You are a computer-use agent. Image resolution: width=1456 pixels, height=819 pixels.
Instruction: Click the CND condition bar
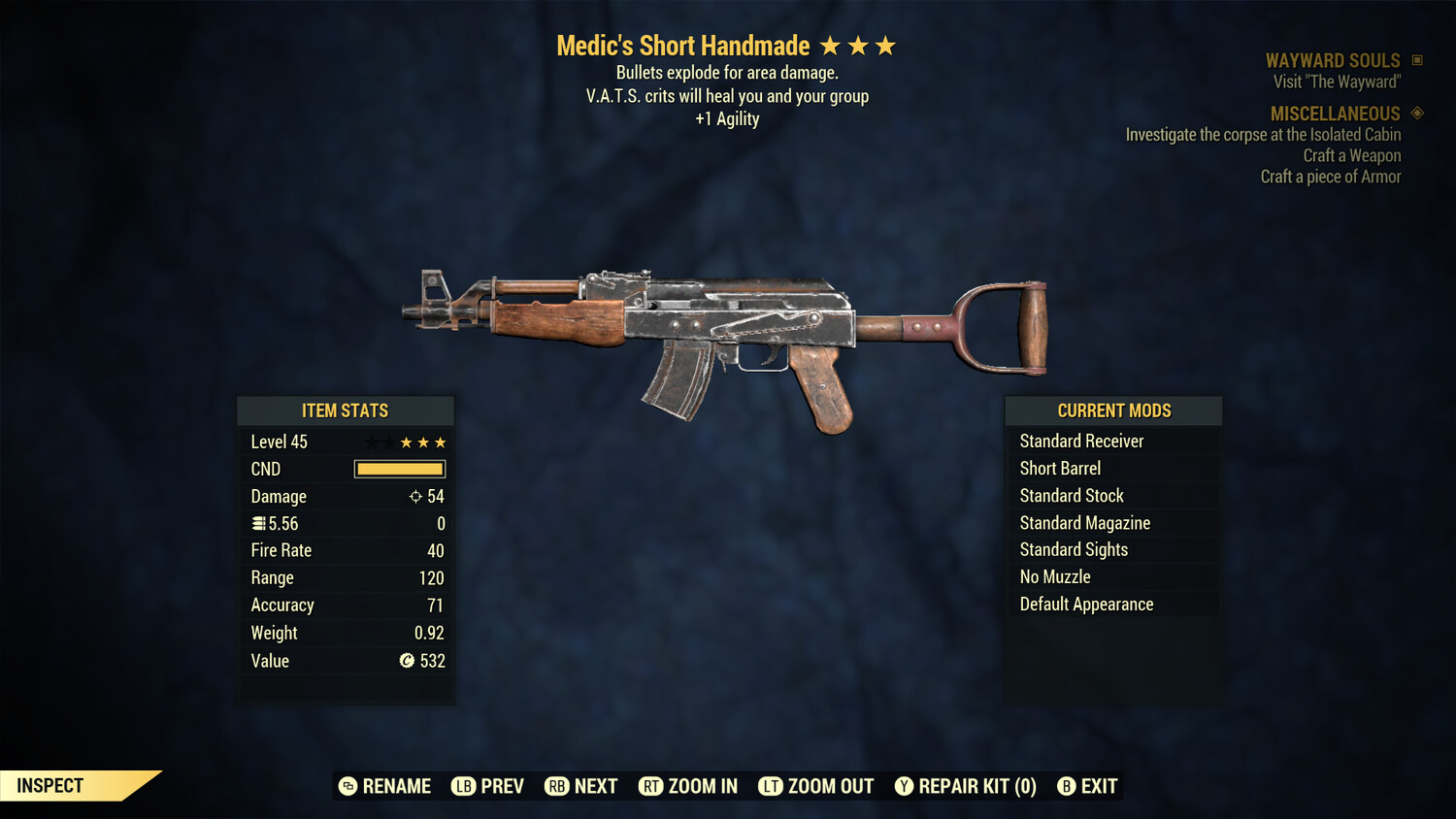(399, 469)
